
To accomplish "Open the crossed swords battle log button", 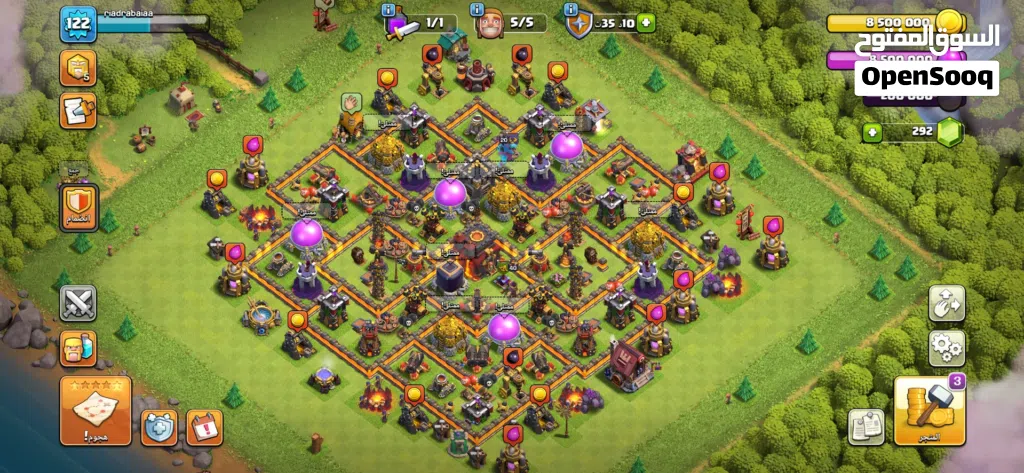I will pyautogui.click(x=77, y=302).
